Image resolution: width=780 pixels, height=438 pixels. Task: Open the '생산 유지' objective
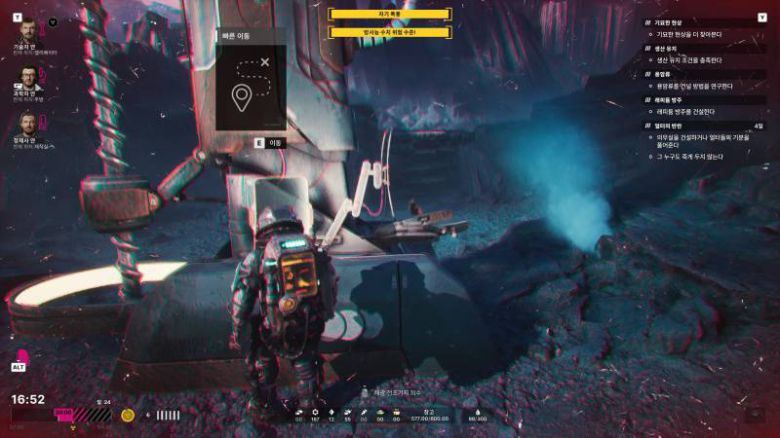click(x=670, y=48)
